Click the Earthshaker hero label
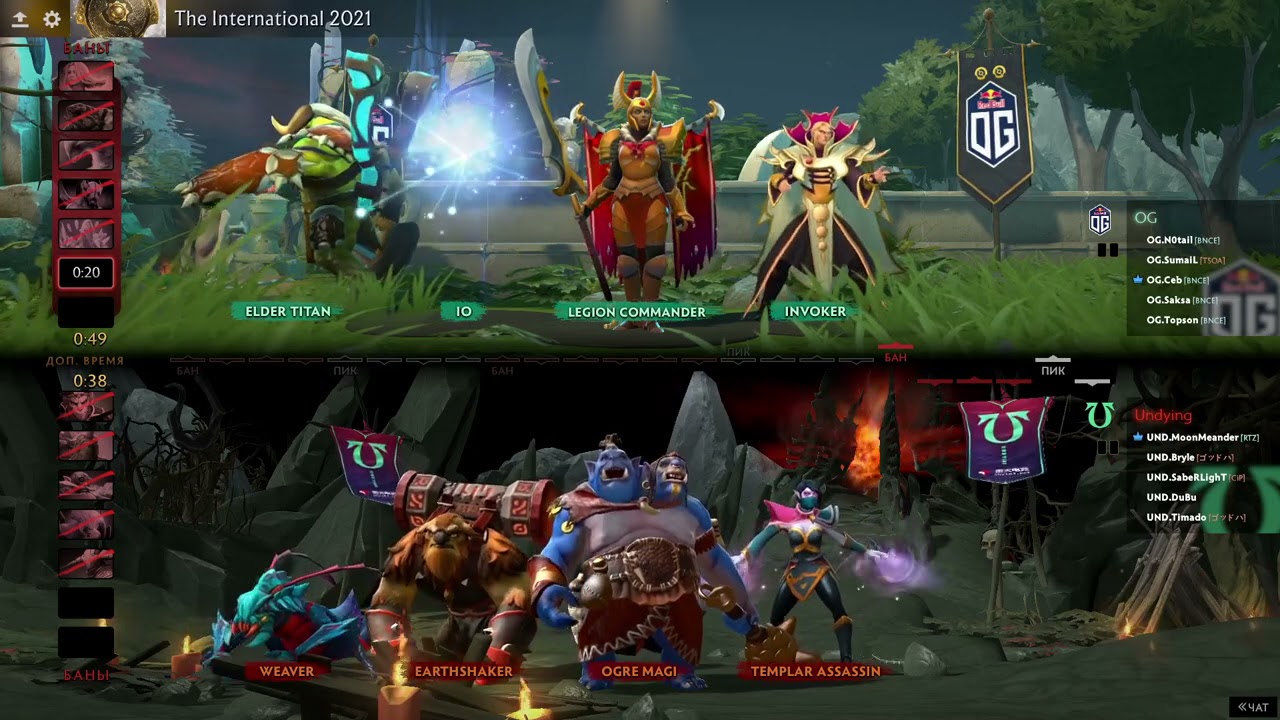Viewport: 1280px width, 720px height. point(463,671)
